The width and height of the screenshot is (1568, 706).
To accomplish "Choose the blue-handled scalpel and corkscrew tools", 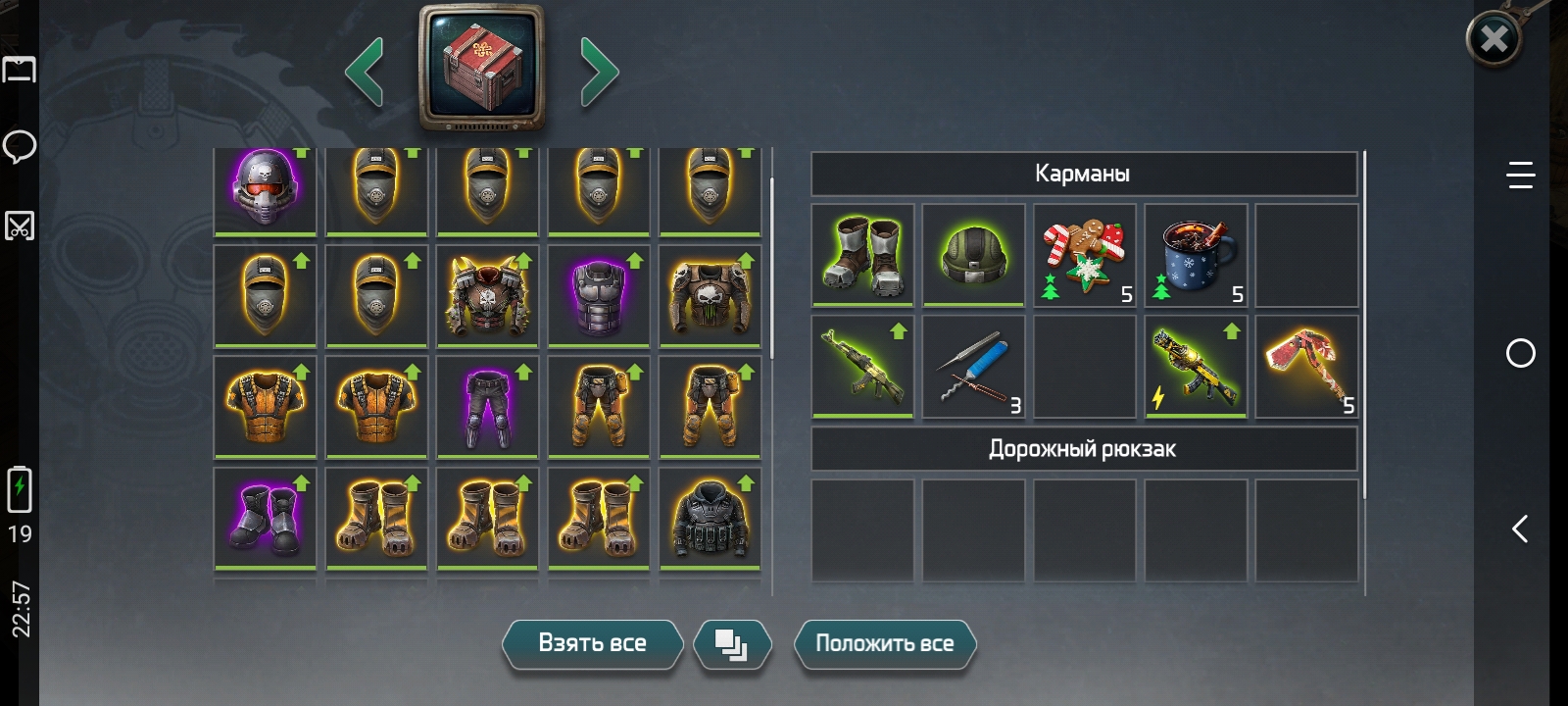I will click(x=973, y=367).
